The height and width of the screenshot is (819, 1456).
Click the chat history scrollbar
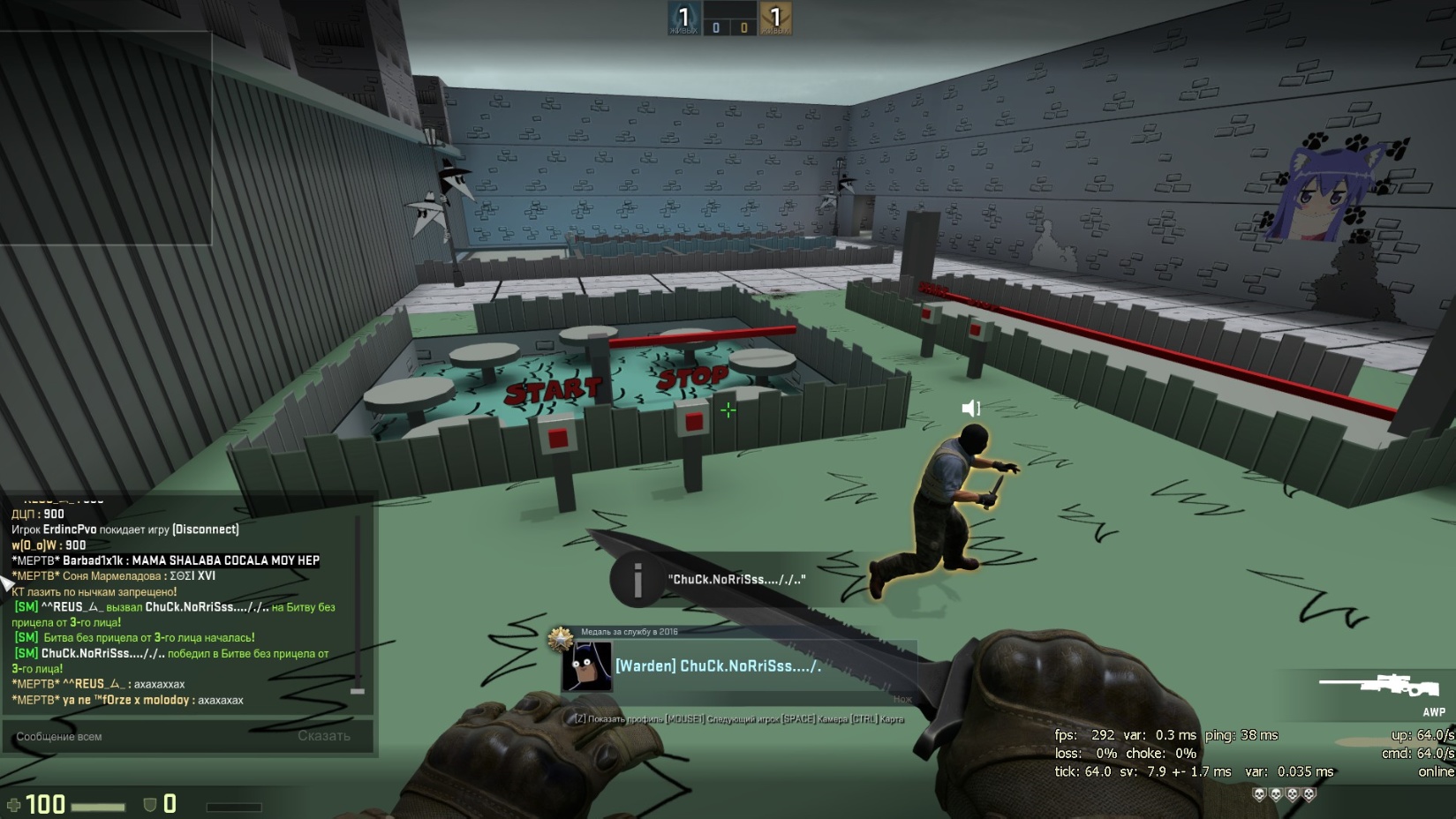[358, 606]
